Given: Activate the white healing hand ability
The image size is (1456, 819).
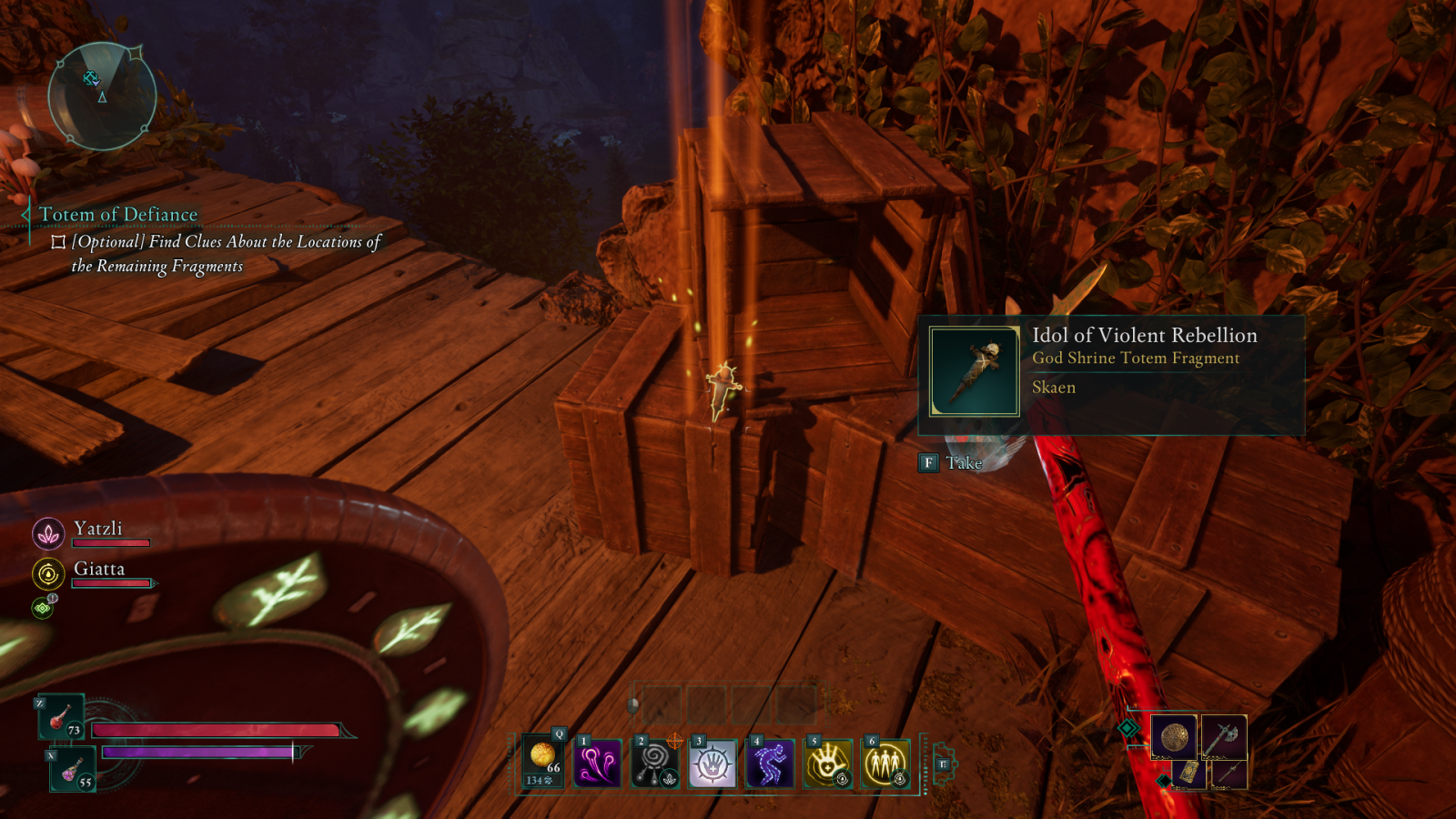Looking at the screenshot, I should click(713, 763).
